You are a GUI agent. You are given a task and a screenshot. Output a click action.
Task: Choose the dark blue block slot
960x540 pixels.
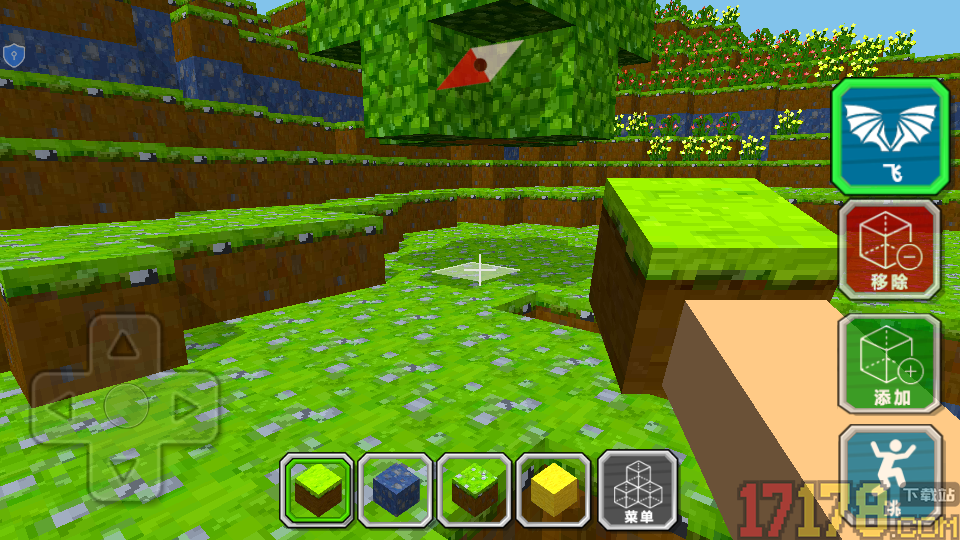point(395,490)
